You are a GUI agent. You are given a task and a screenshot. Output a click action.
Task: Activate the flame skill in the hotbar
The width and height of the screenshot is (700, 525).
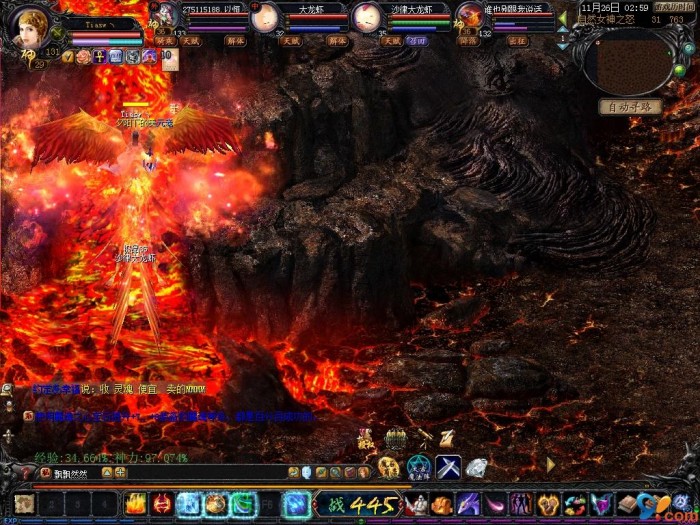point(136,504)
